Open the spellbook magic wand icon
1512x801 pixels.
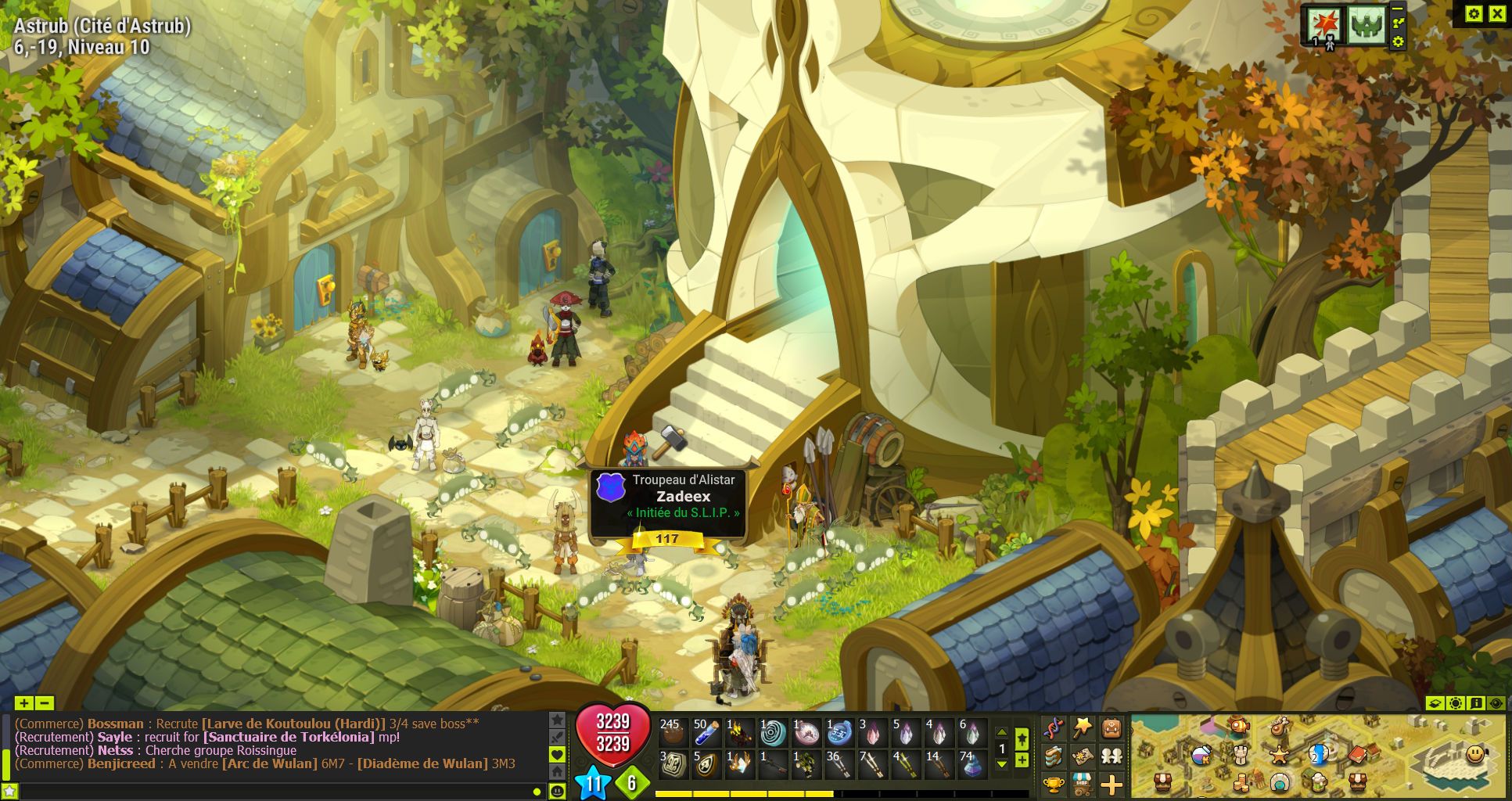click(1083, 729)
